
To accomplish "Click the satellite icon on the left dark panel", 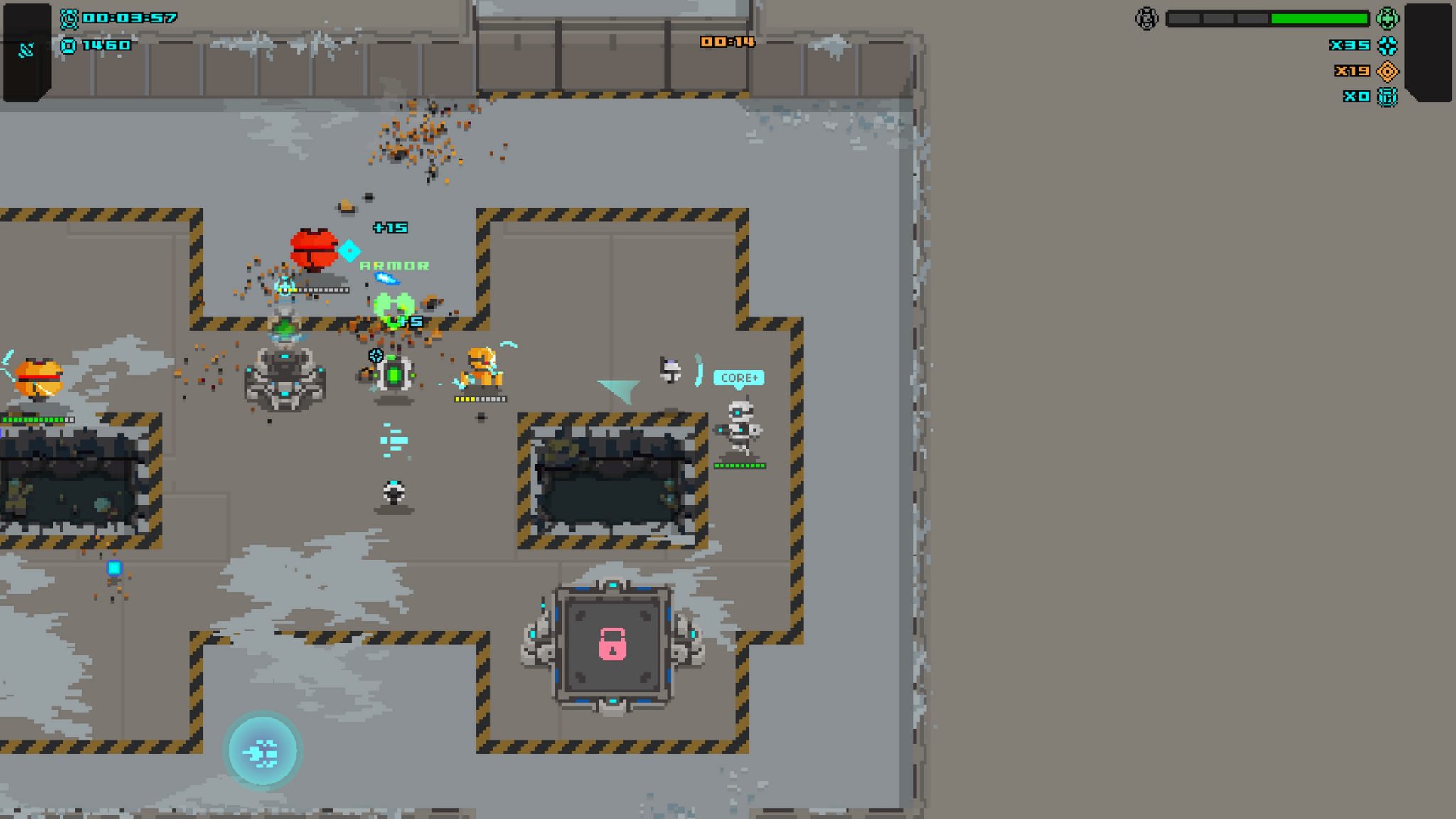I will point(27,50).
